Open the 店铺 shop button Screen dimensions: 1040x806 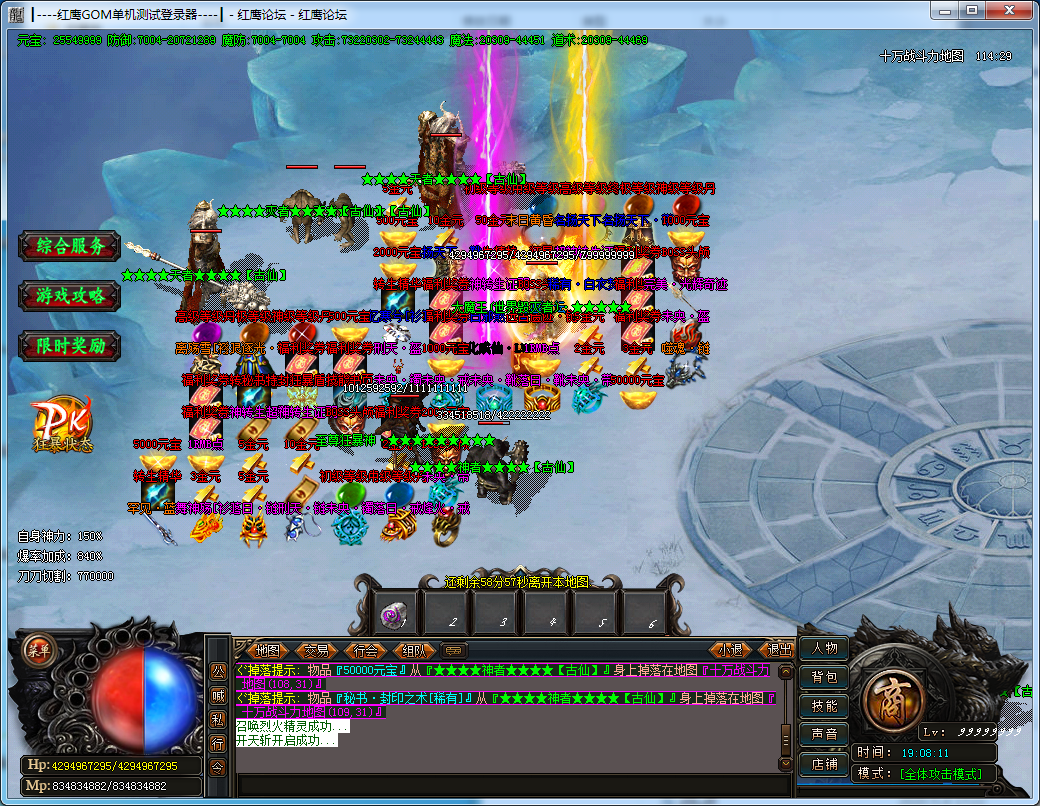tap(824, 764)
